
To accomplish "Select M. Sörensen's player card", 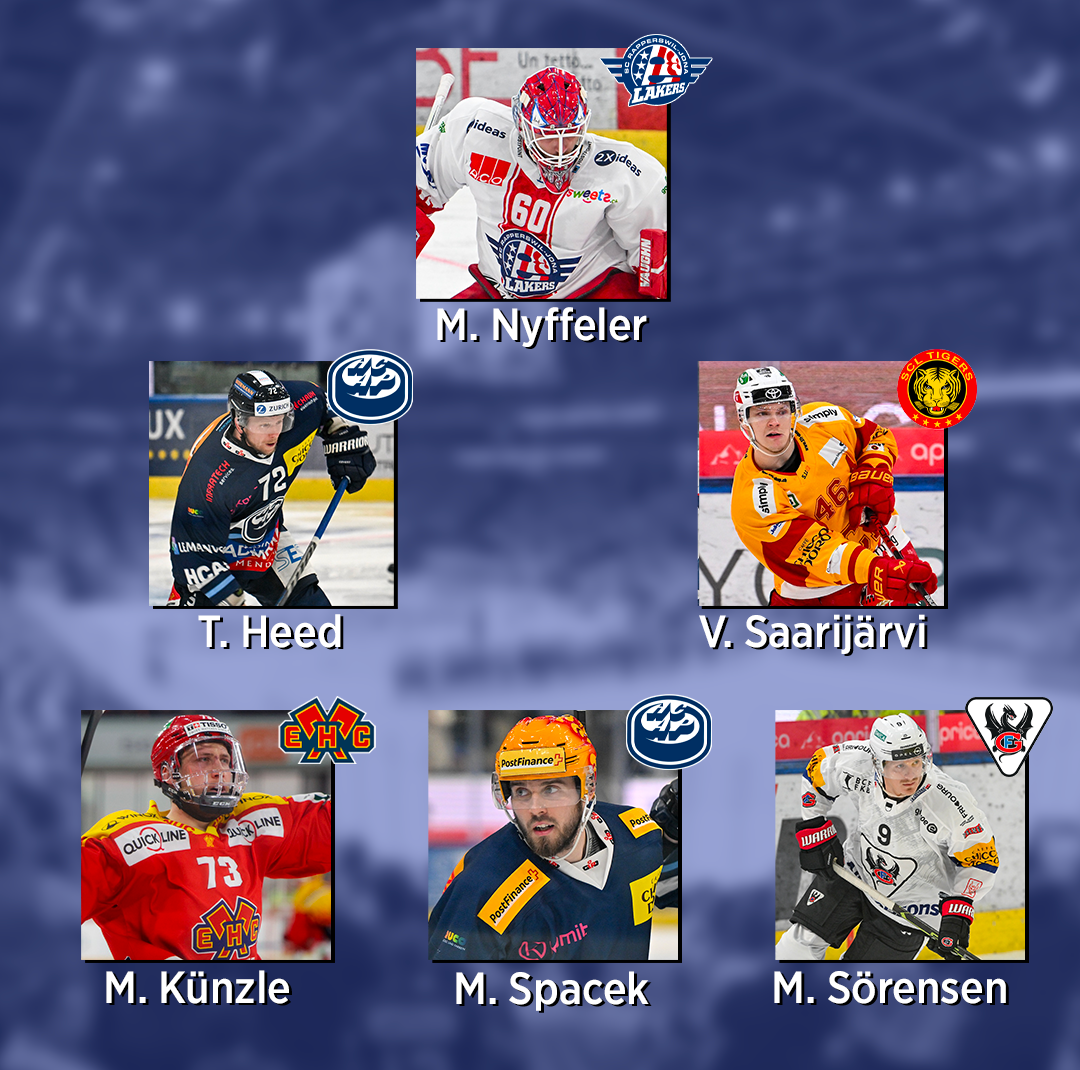I will 899,835.
